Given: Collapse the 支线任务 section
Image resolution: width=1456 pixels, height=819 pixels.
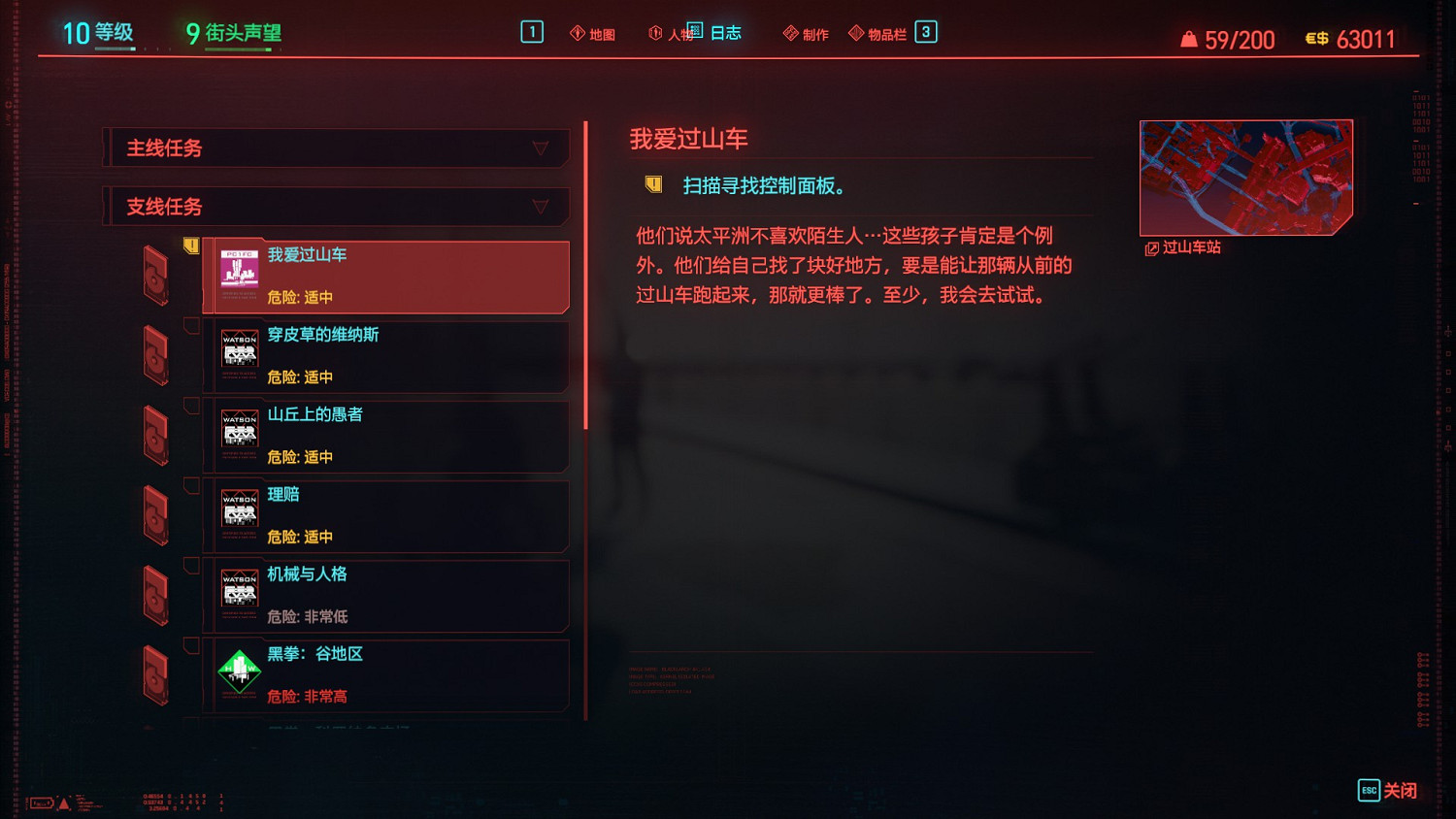Looking at the screenshot, I should (x=538, y=207).
